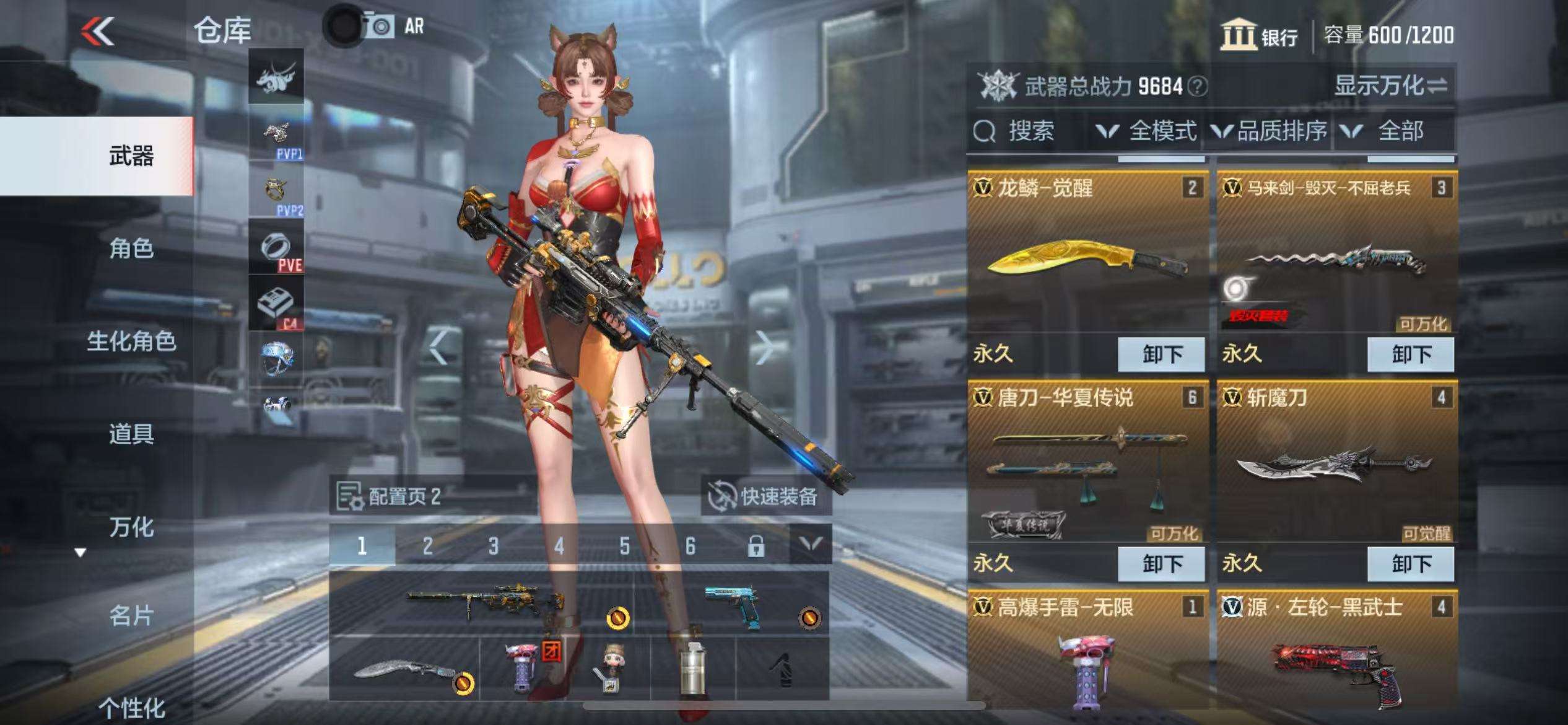Viewport: 1568px width, 725px height.
Task: Select the 唐刀-华夏传说 weapon card
Action: (1087, 465)
